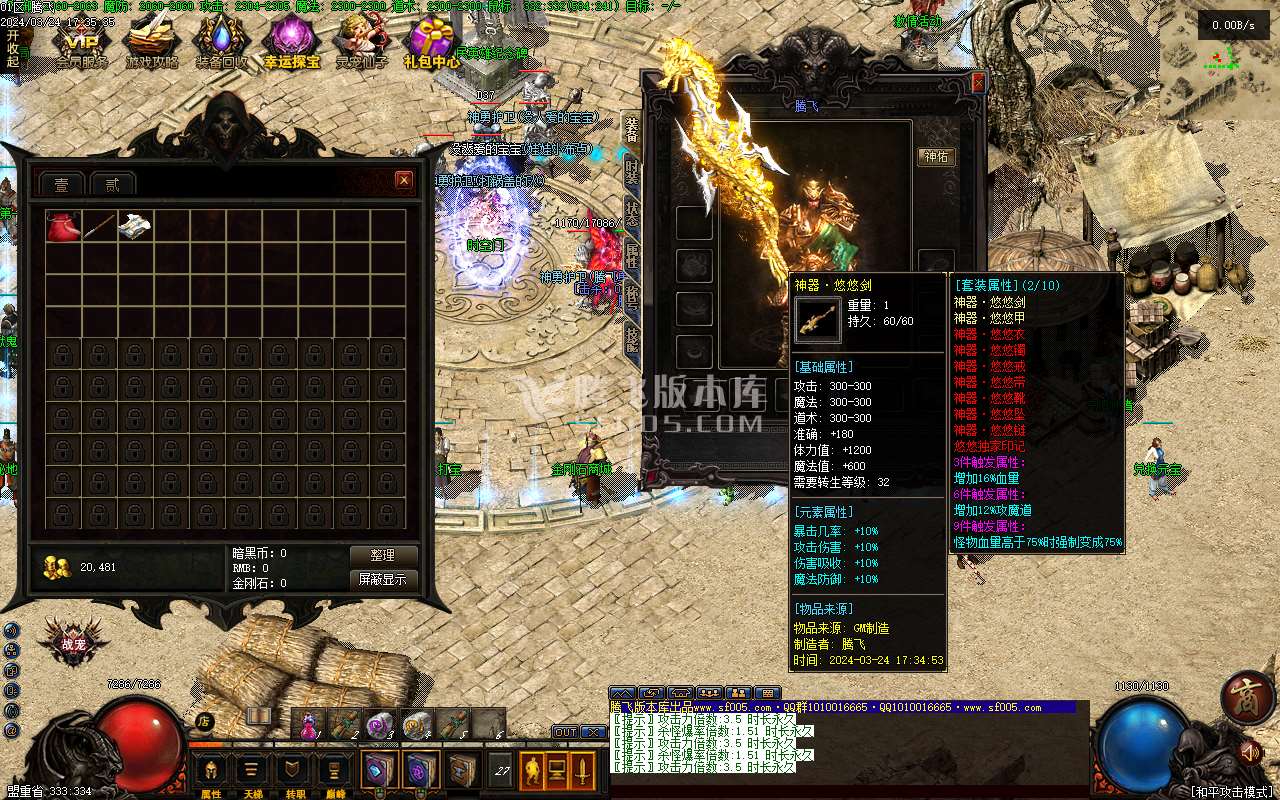The height and width of the screenshot is (800, 1280).
Task: Click the 神佑 button
Action: tap(936, 157)
